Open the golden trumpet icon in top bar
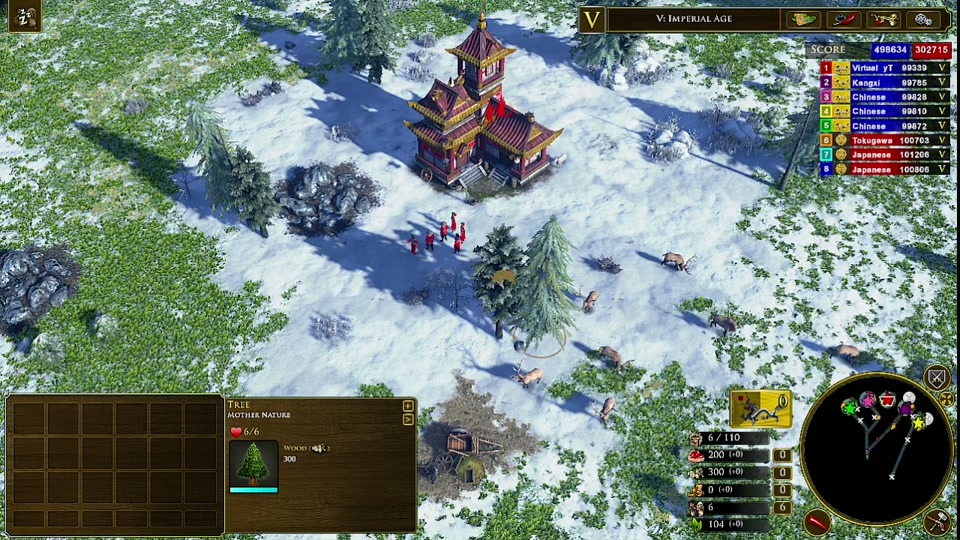The image size is (960, 540). click(884, 19)
